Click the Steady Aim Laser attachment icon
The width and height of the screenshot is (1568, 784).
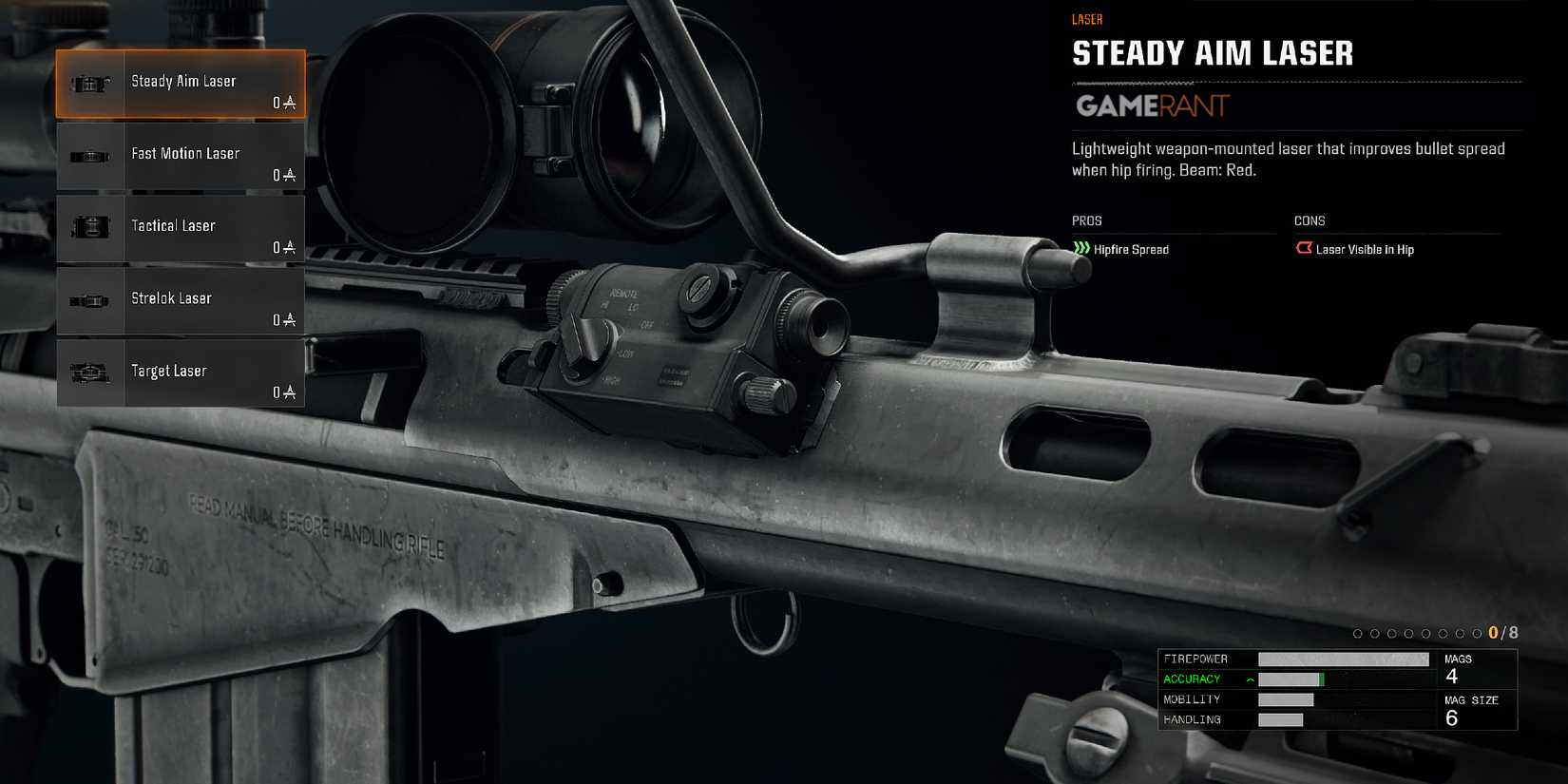pyautogui.click(x=90, y=83)
